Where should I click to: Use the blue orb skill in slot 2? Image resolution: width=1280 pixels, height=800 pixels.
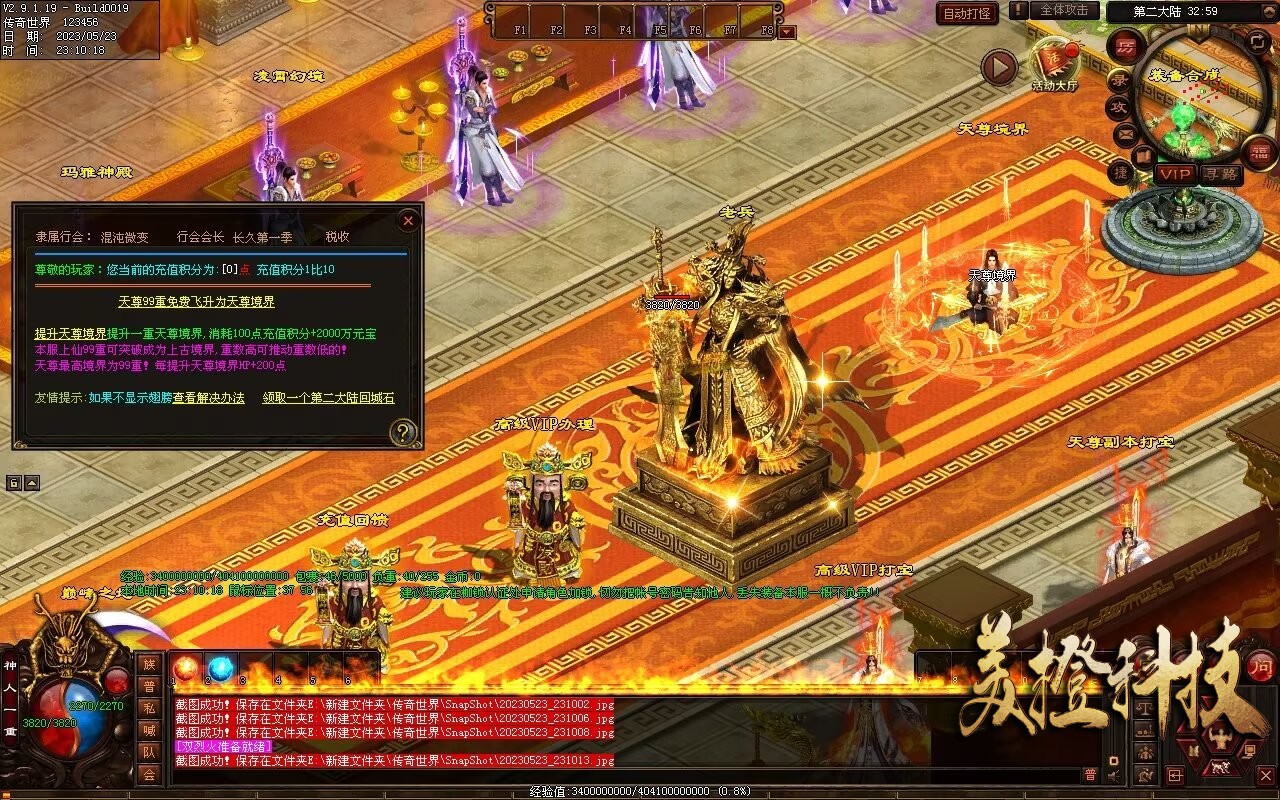(x=221, y=667)
